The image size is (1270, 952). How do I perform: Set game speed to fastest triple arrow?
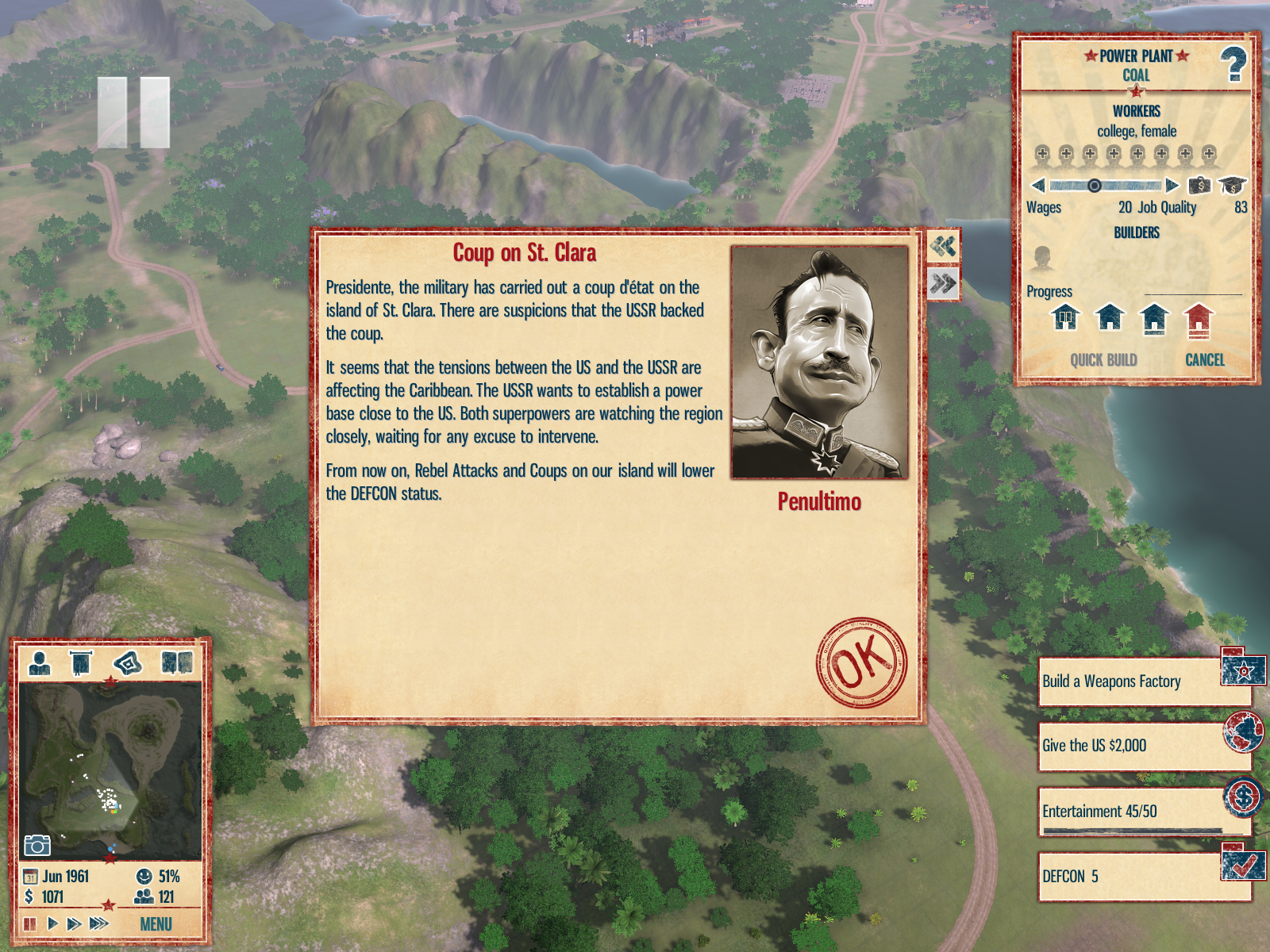pos(98,923)
